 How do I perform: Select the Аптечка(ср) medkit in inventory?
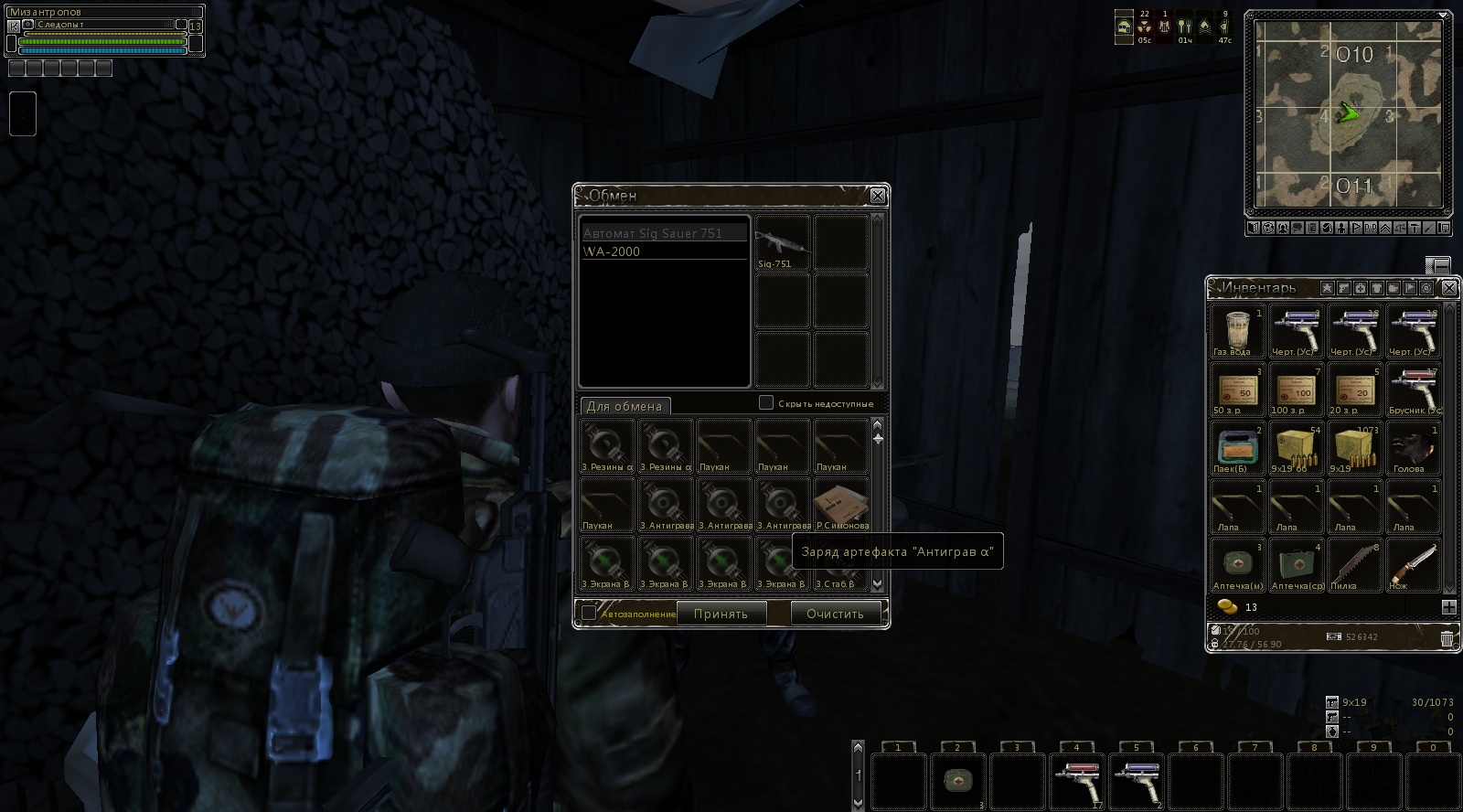coord(1296,565)
